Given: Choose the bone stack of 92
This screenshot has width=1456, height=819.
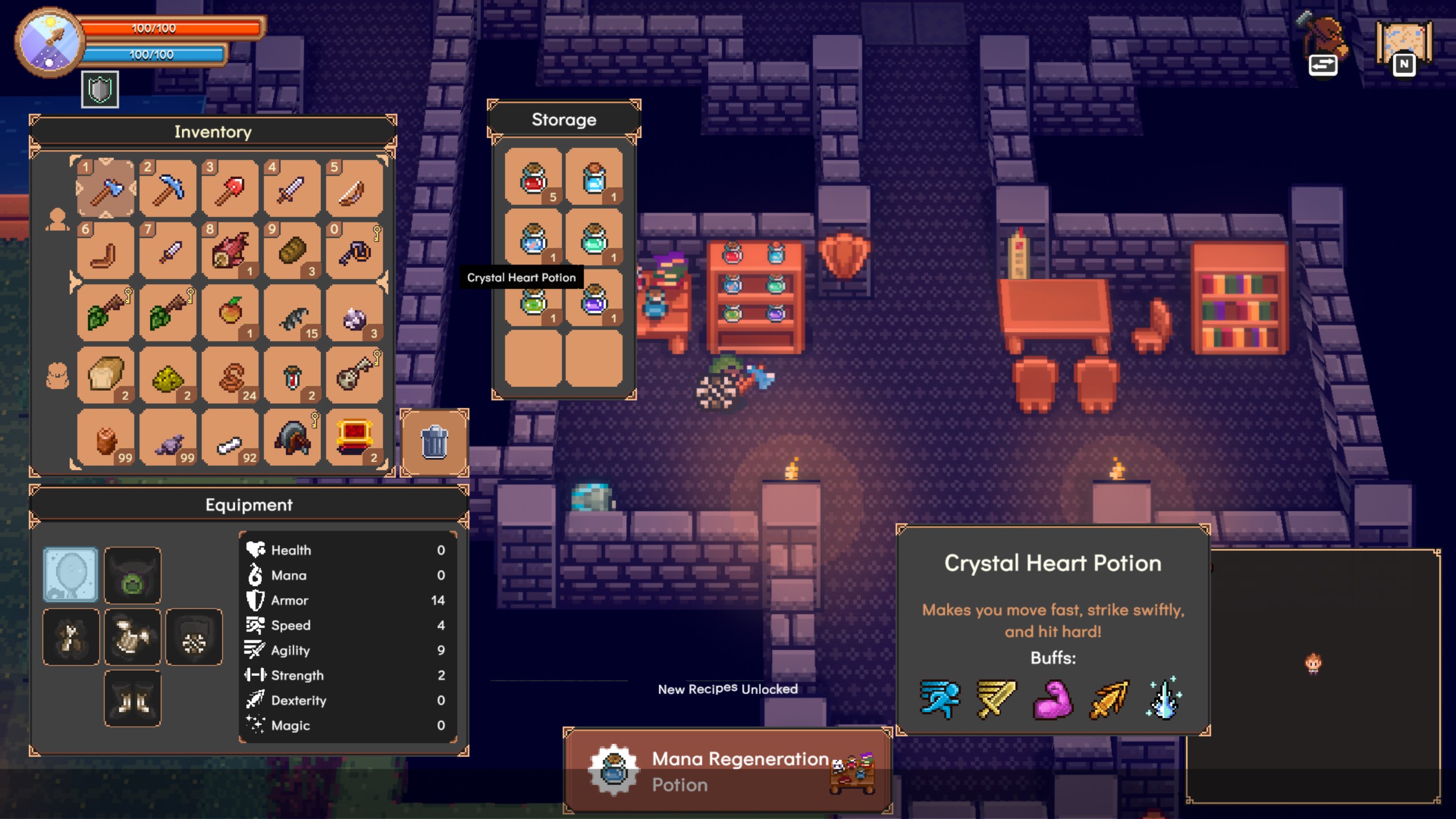Looking at the screenshot, I should pyautogui.click(x=230, y=438).
